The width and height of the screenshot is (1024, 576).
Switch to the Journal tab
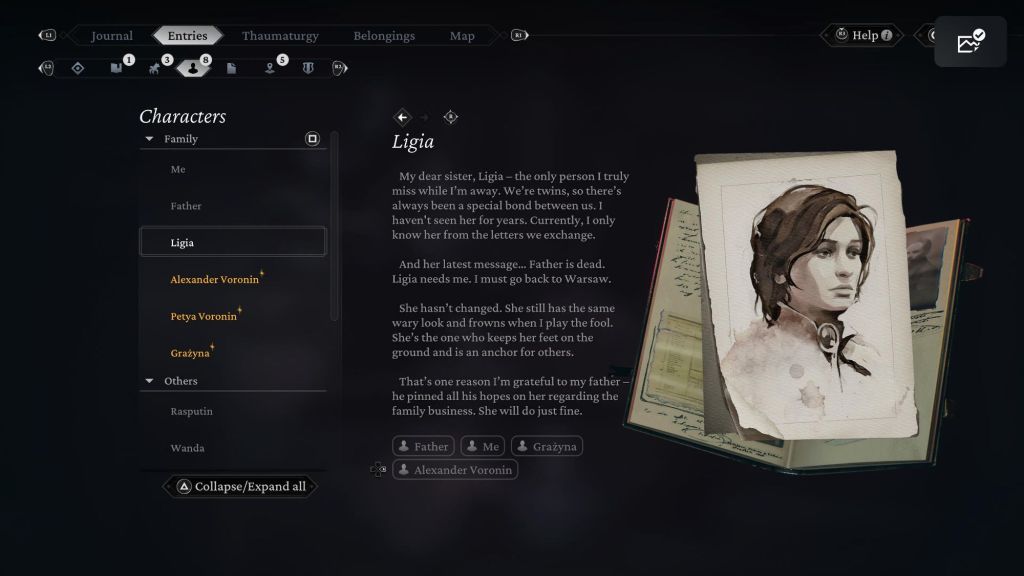[x=112, y=36]
